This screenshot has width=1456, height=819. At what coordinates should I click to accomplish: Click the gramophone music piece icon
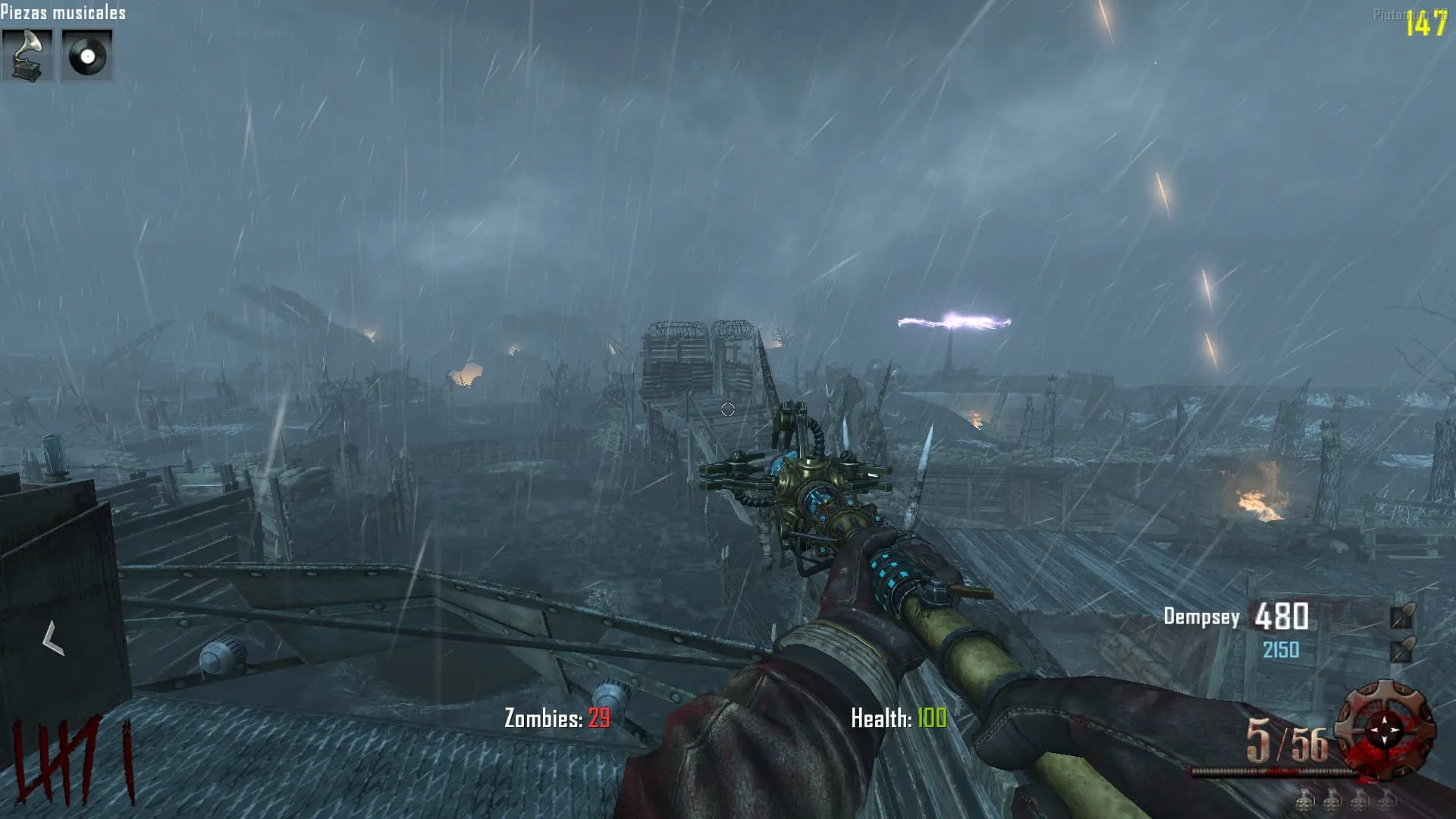point(27,55)
